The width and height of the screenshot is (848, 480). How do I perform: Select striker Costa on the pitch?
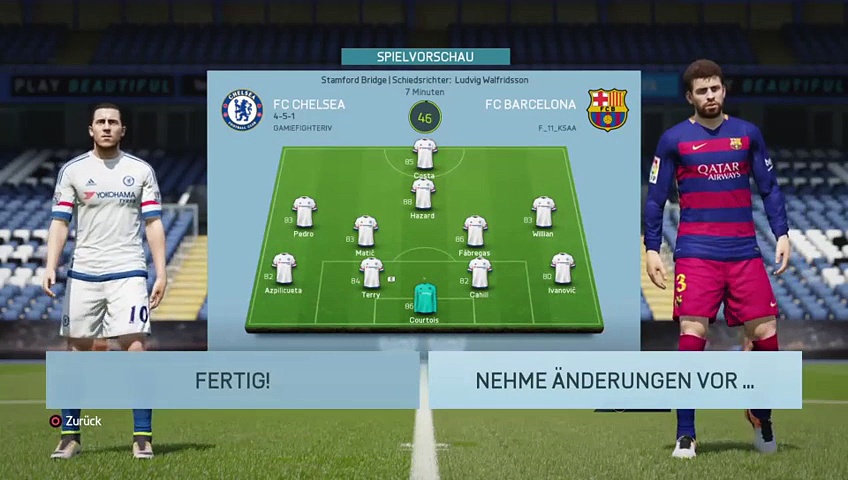click(425, 155)
